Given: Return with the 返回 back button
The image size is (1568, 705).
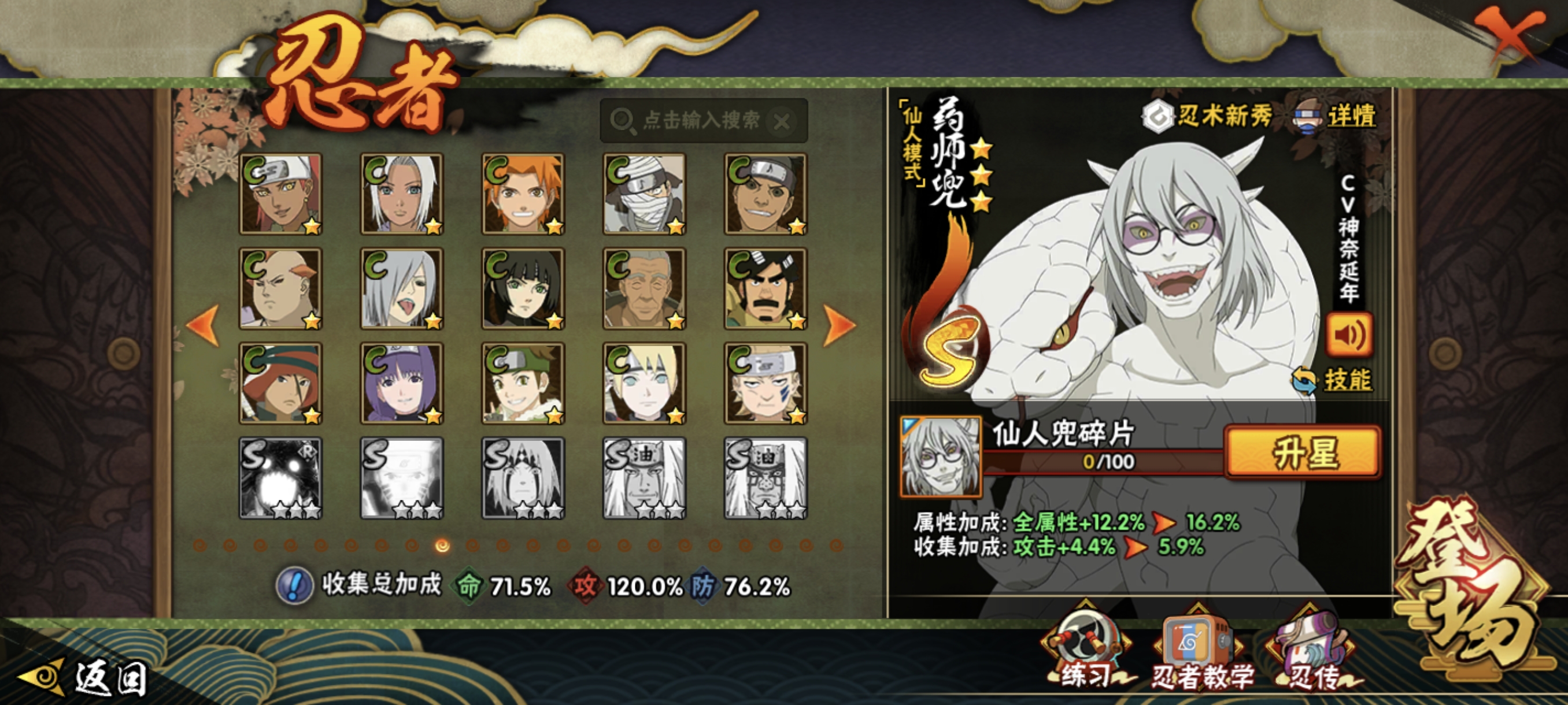Looking at the screenshot, I should point(85,677).
